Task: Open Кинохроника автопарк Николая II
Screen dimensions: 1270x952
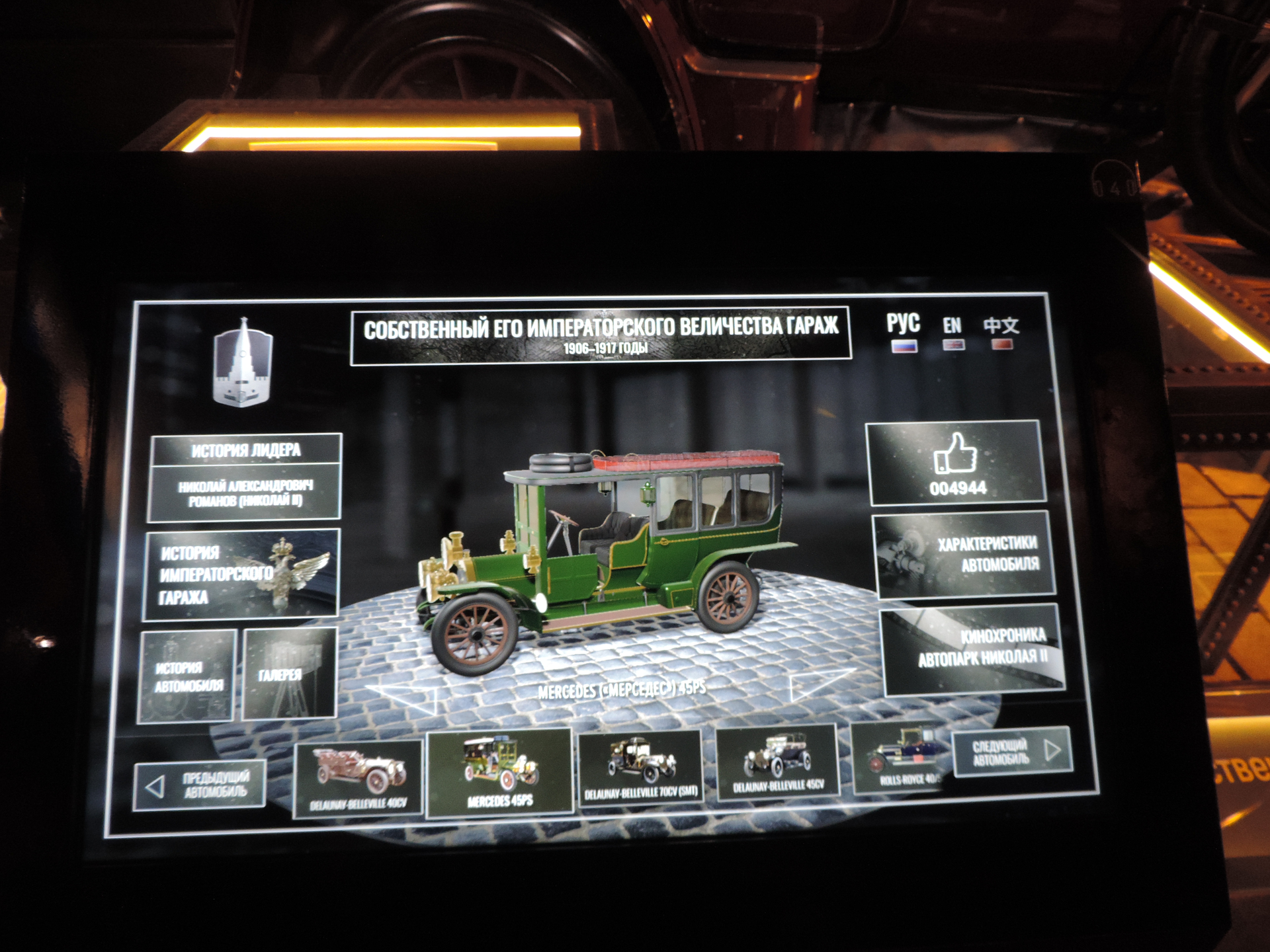Action: click(973, 649)
